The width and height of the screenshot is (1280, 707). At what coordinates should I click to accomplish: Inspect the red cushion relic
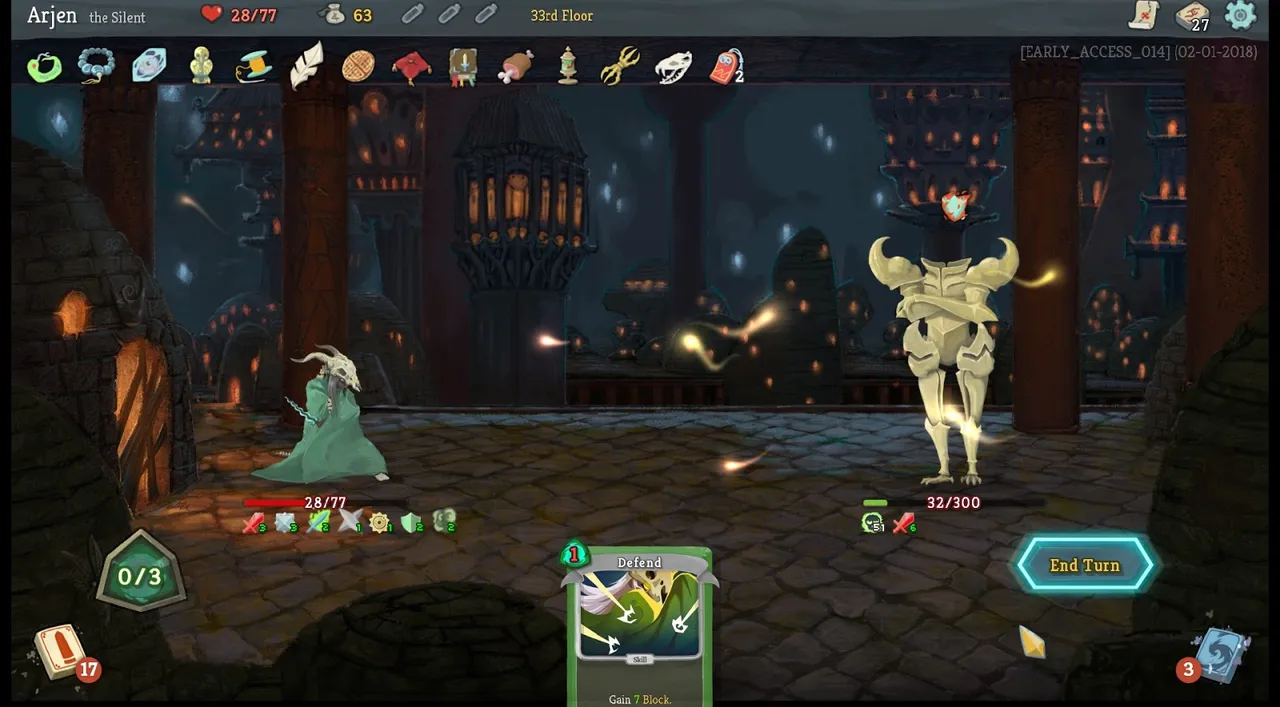pos(411,67)
